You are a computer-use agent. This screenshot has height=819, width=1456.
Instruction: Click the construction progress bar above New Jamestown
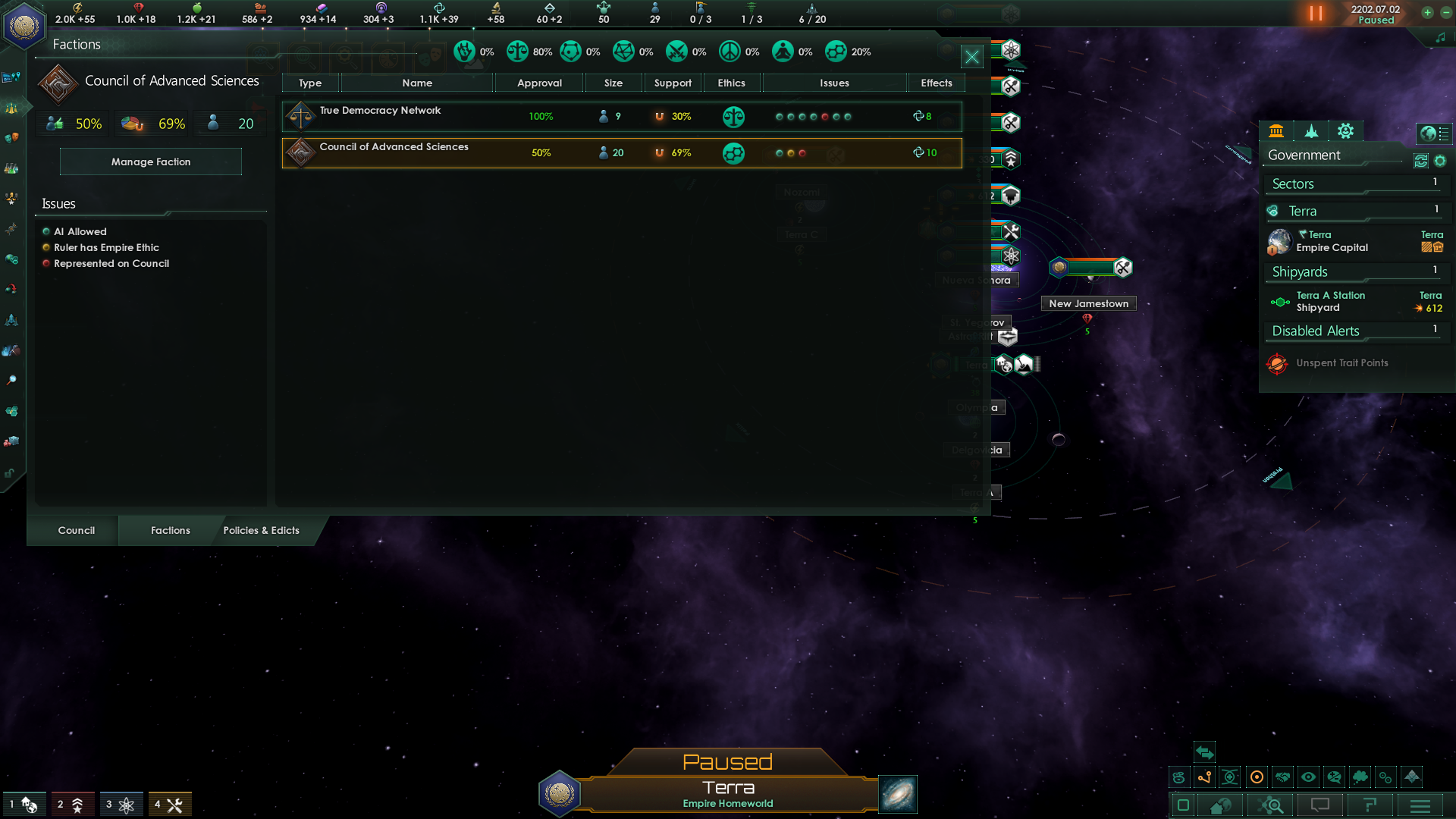click(1090, 267)
